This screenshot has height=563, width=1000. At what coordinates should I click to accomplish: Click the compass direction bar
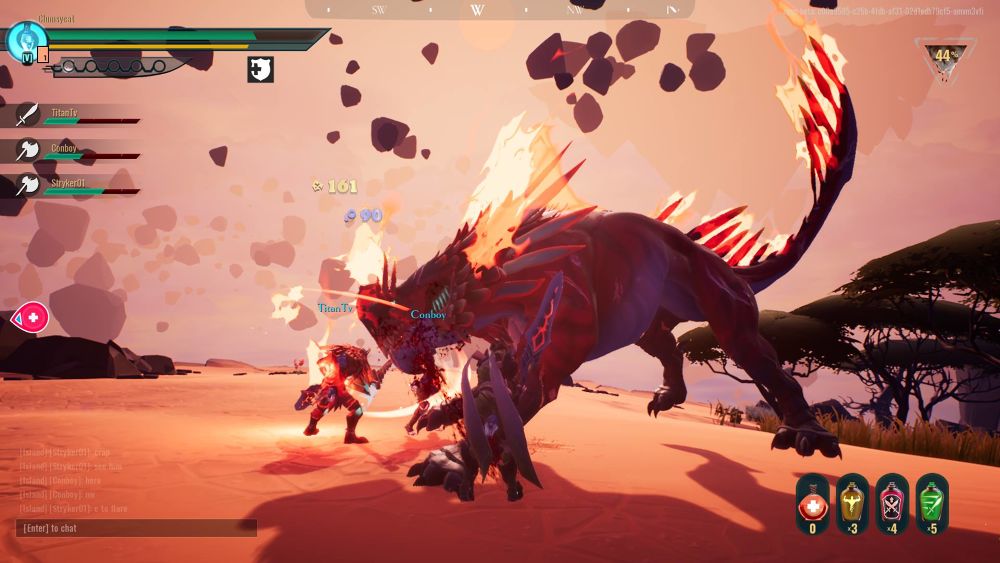500,10
